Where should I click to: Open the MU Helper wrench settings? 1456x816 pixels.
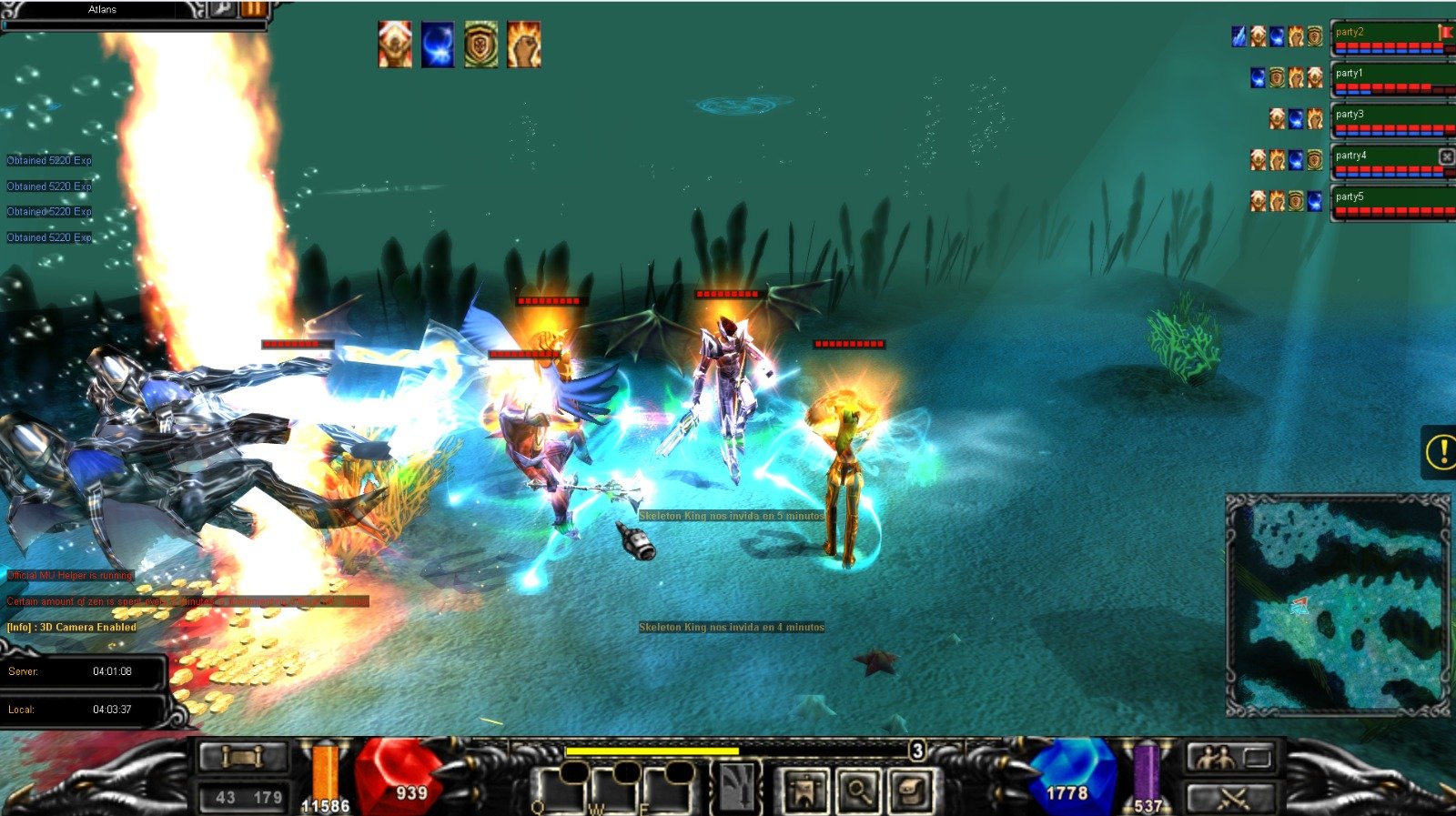coord(224,9)
